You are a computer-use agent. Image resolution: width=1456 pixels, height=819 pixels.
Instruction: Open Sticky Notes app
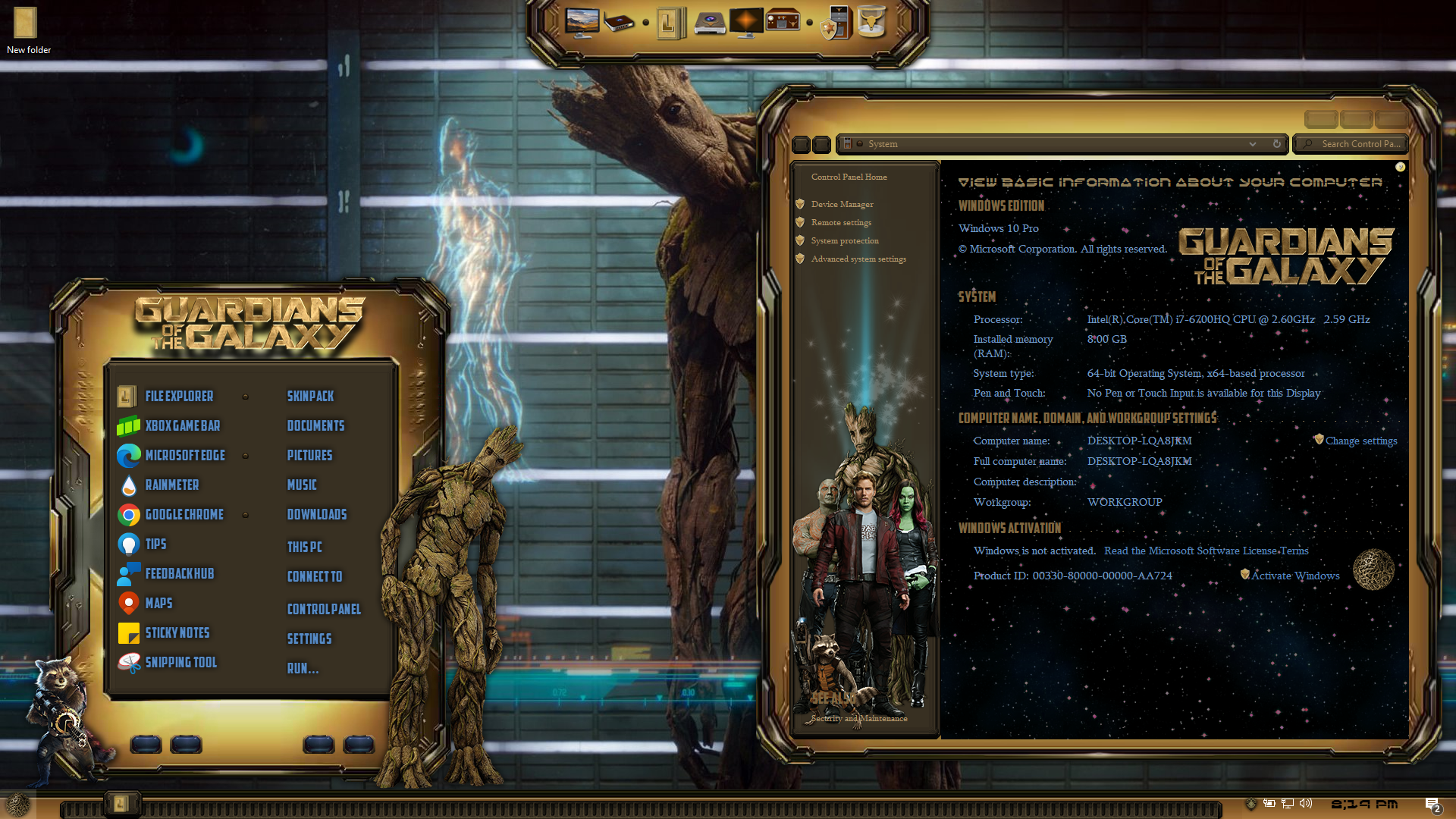tap(177, 632)
